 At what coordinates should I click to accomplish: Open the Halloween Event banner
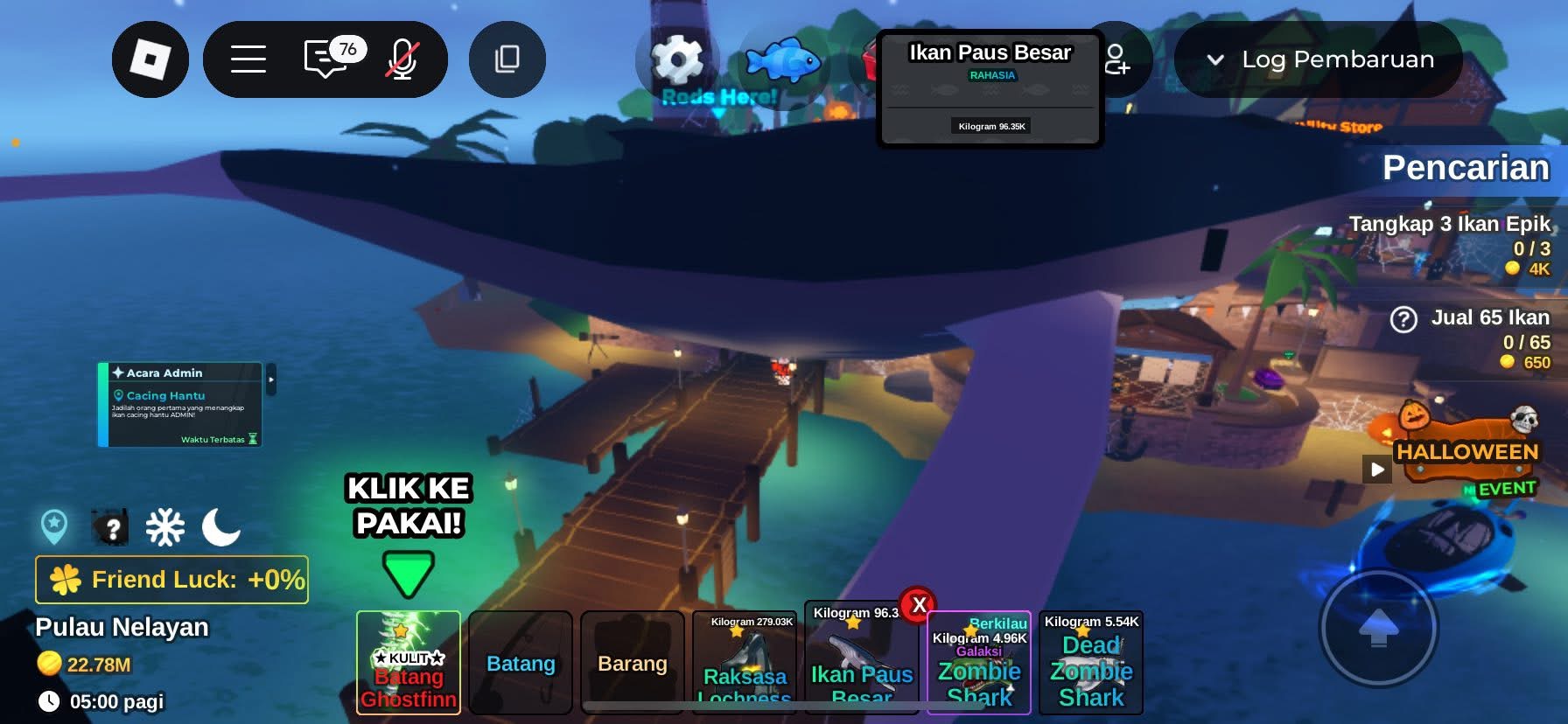pos(1467,453)
